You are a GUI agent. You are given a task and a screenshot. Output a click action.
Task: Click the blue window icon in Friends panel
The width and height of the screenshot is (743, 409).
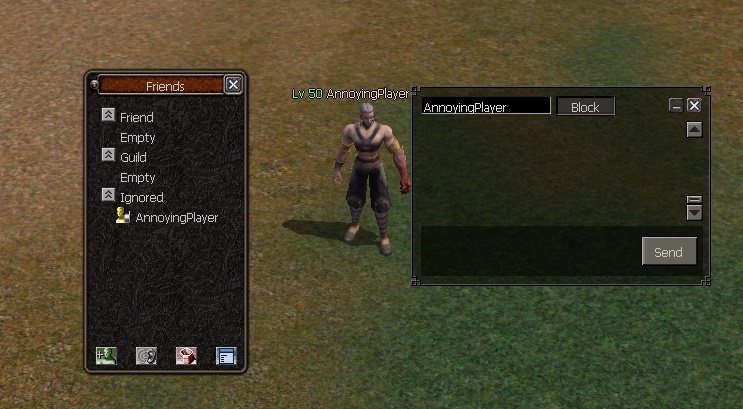coord(226,355)
